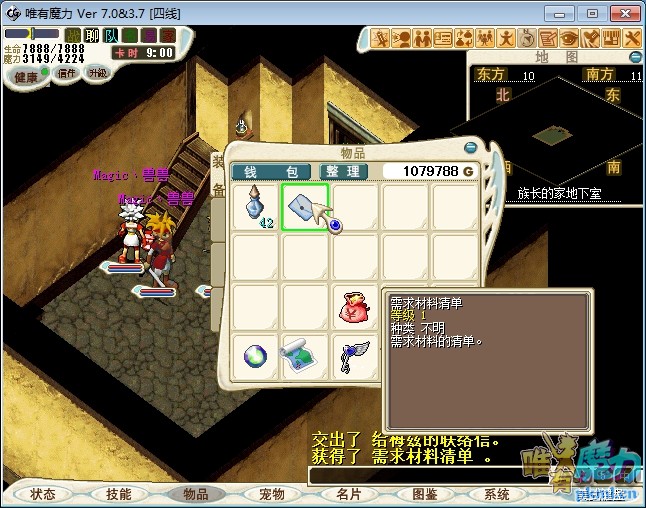This screenshot has height=508, width=646.
Task: Select the 需求材料清单 envelope item
Action: click(x=305, y=207)
